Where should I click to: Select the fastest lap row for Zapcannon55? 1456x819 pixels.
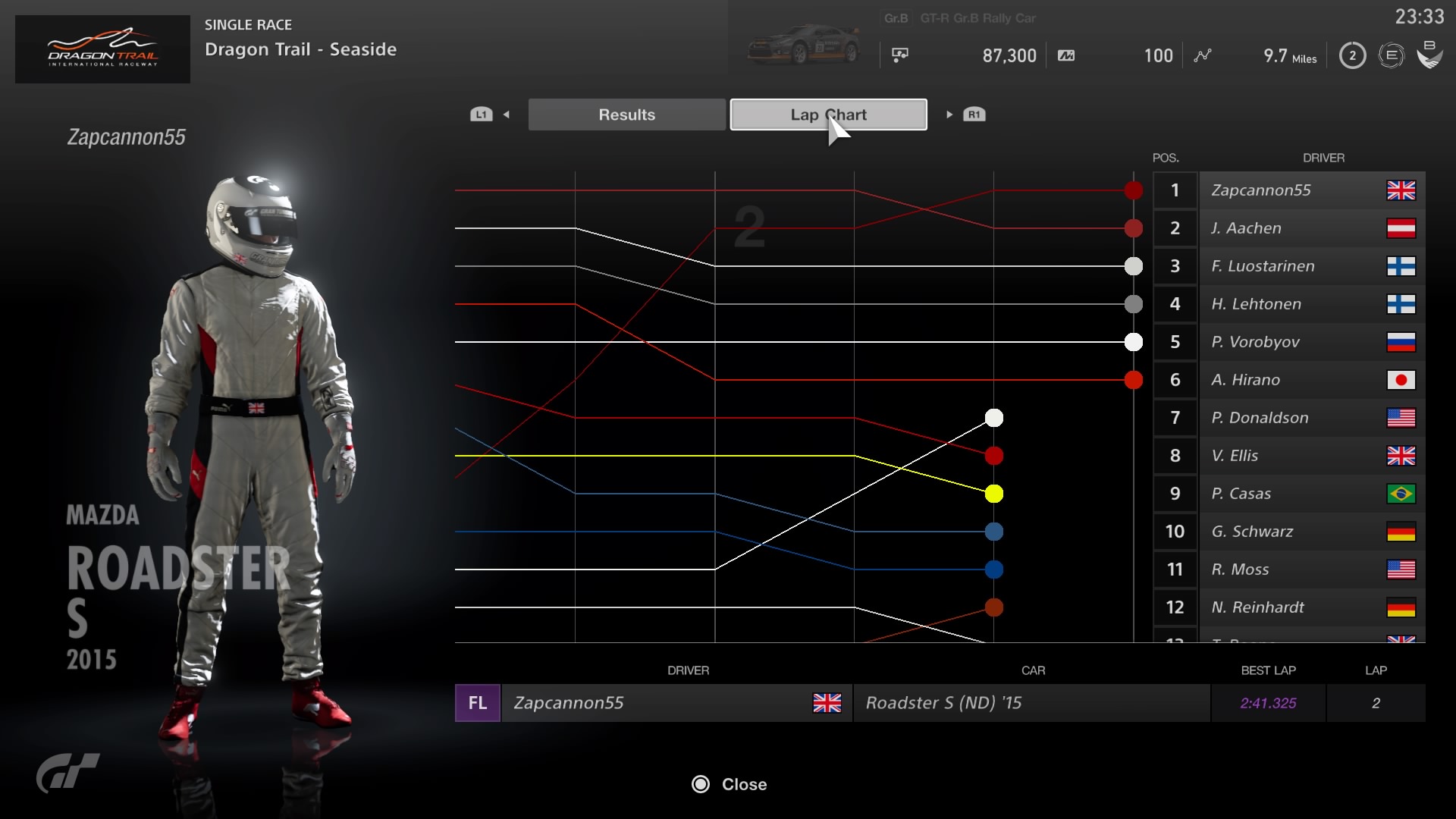tap(939, 703)
